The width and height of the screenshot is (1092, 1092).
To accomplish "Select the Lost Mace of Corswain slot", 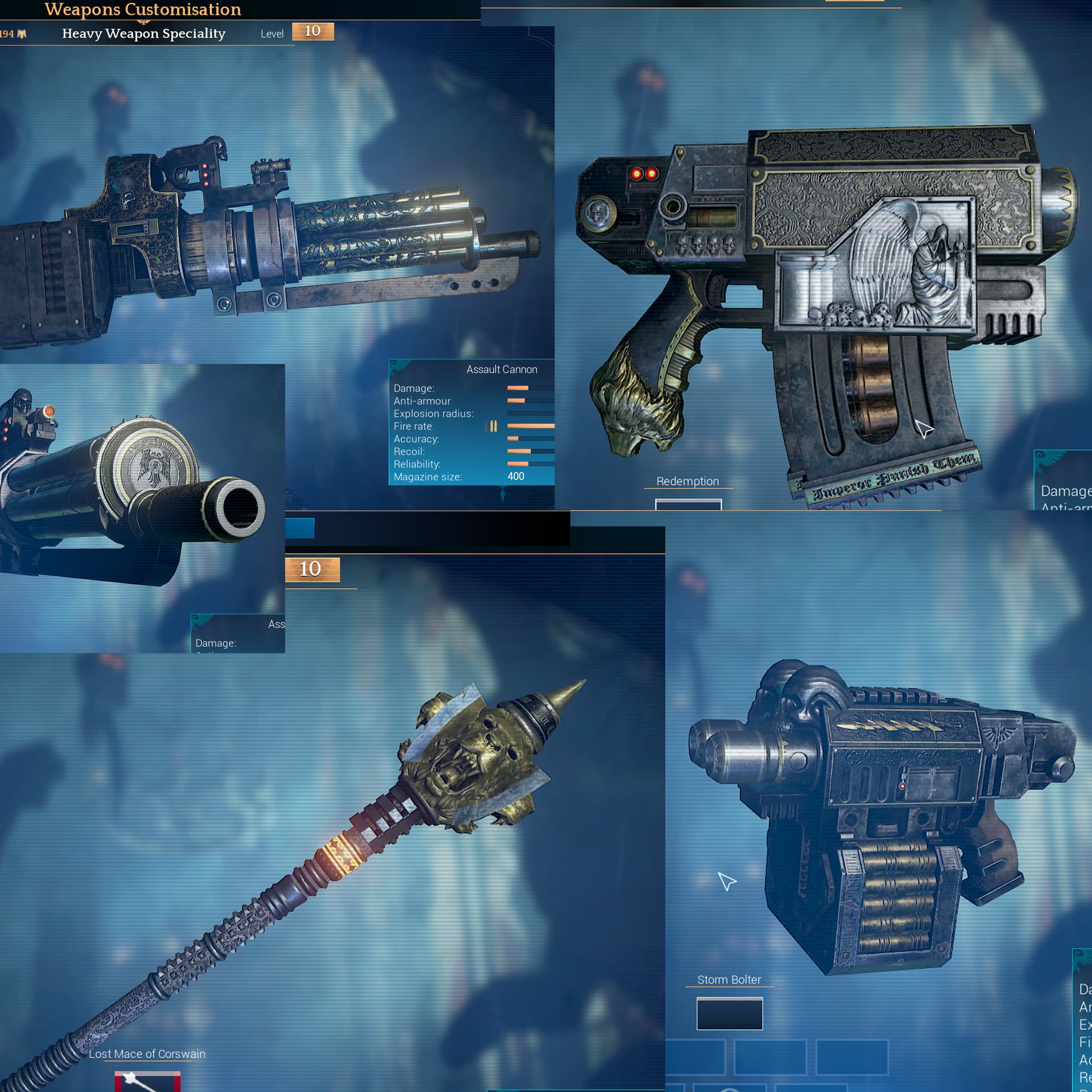I will (x=147, y=1082).
